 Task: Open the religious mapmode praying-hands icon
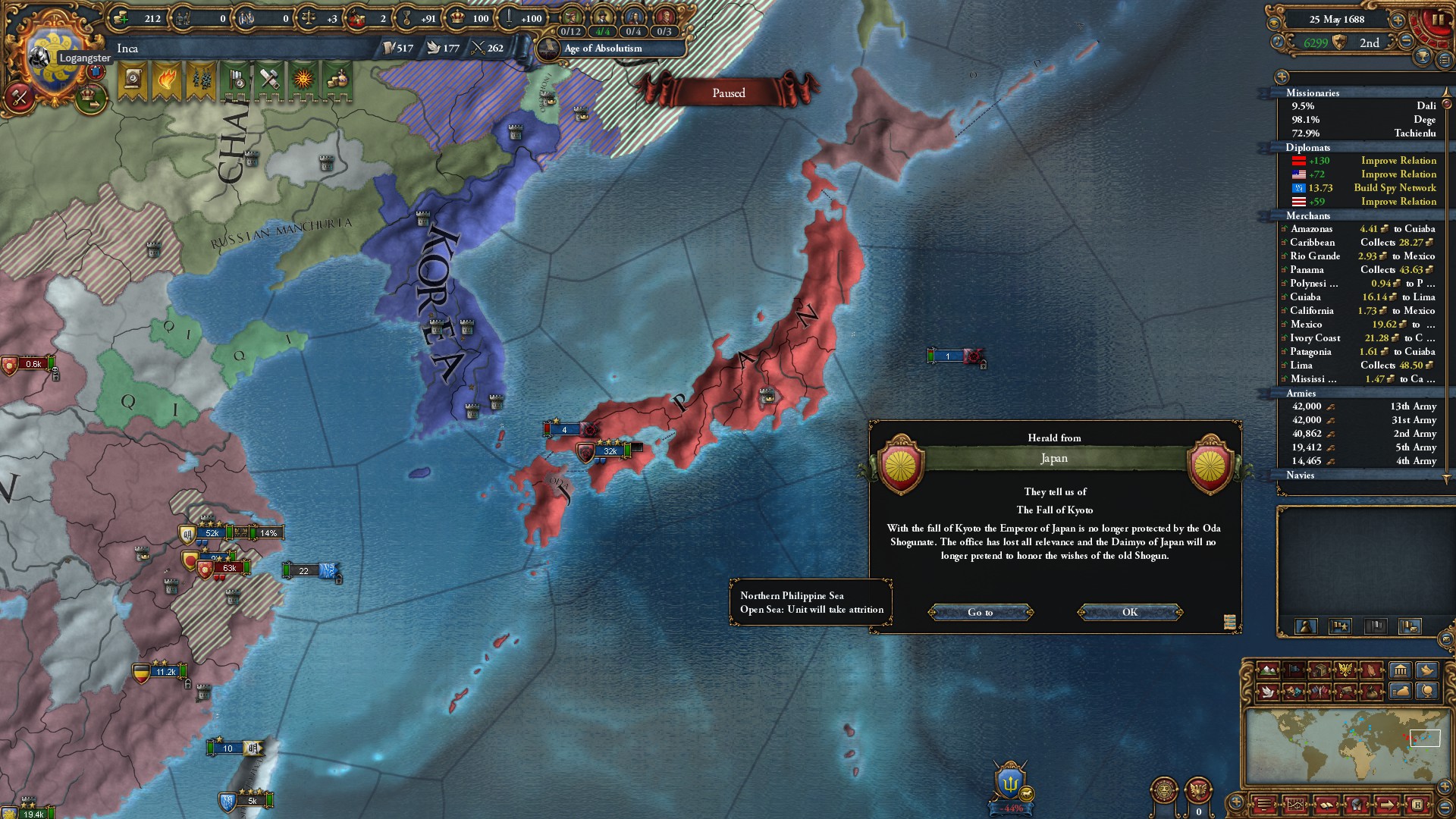[x=1370, y=670]
